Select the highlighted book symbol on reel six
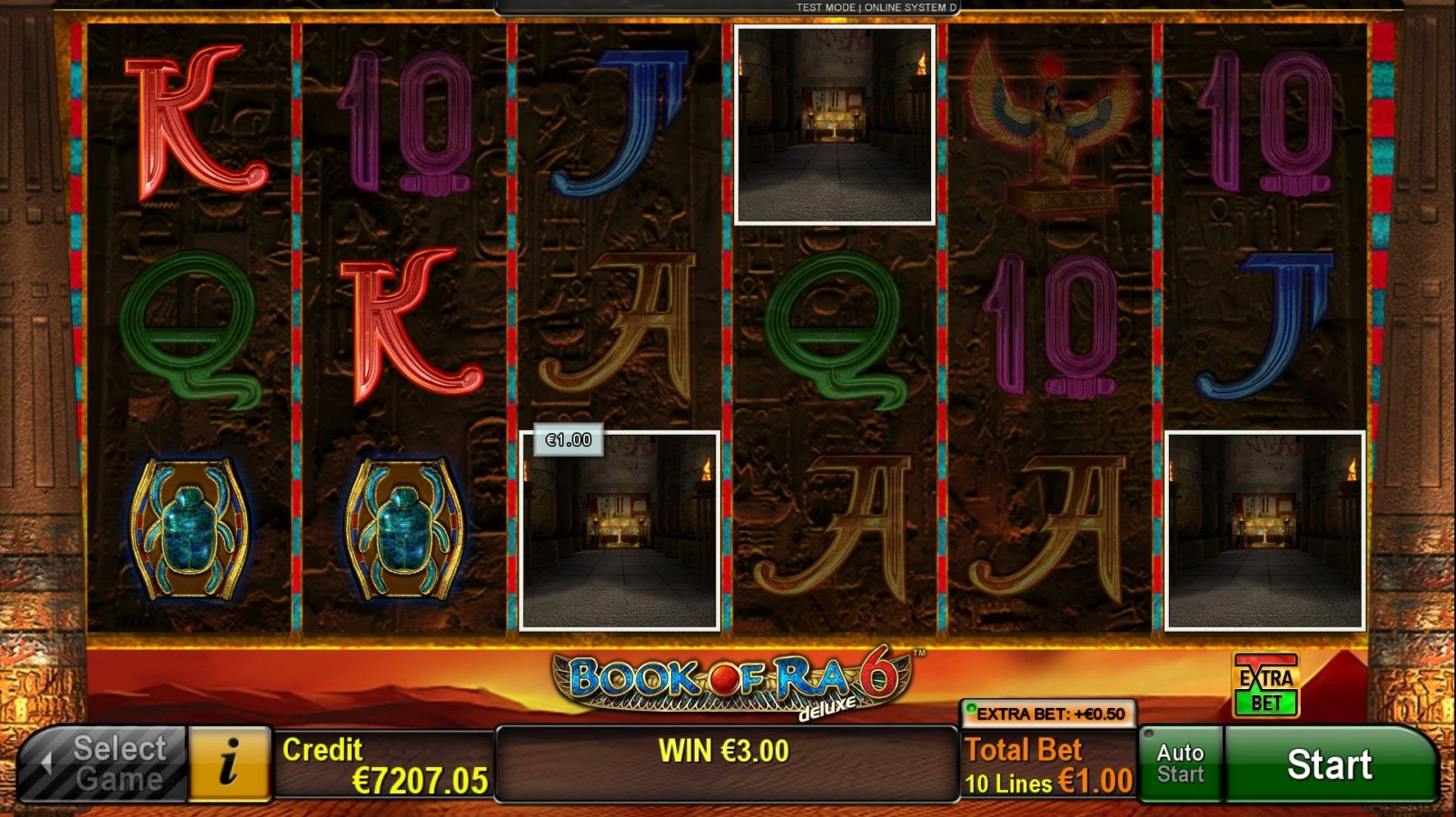This screenshot has width=1456, height=817. point(1266,529)
